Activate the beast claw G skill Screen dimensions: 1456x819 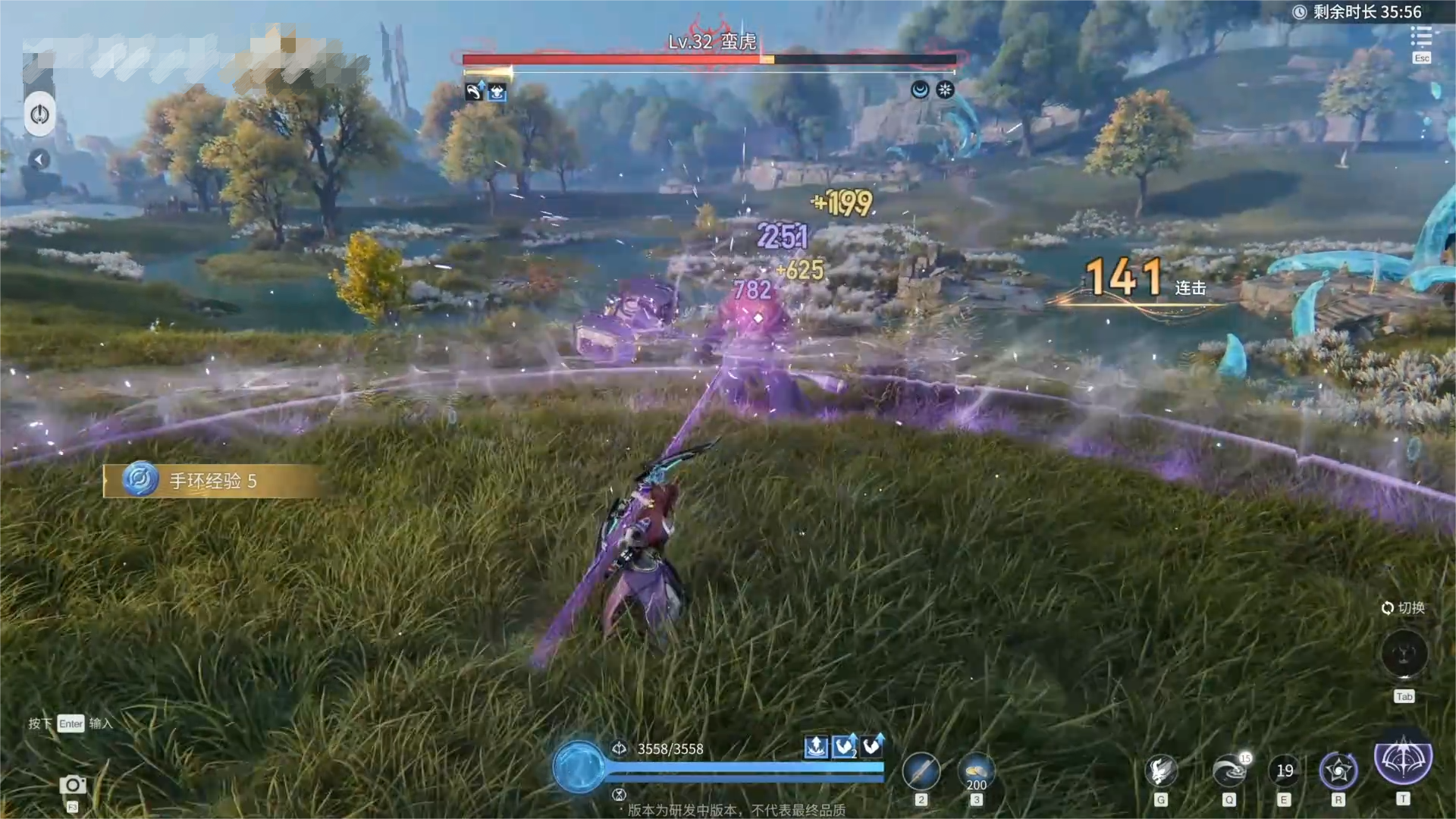point(1160,771)
